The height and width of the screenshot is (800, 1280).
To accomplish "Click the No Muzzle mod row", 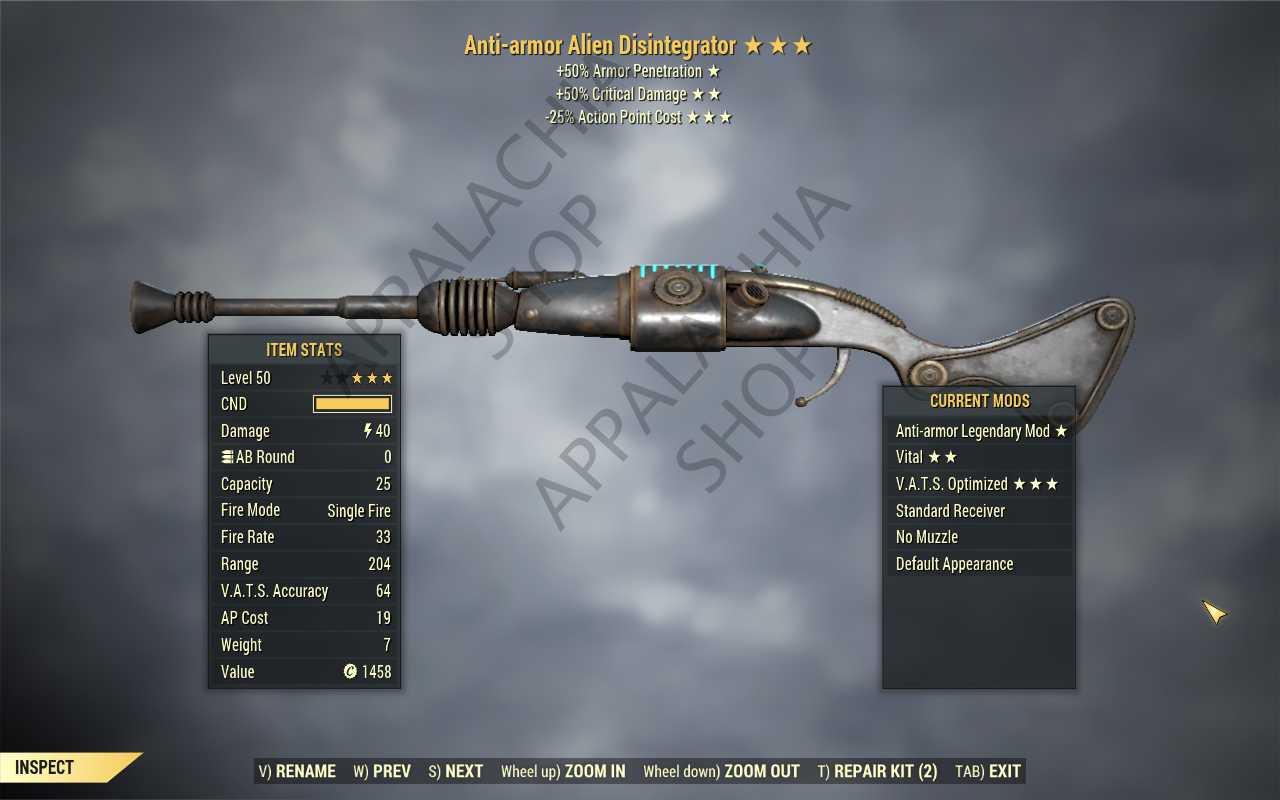I will 980,537.
